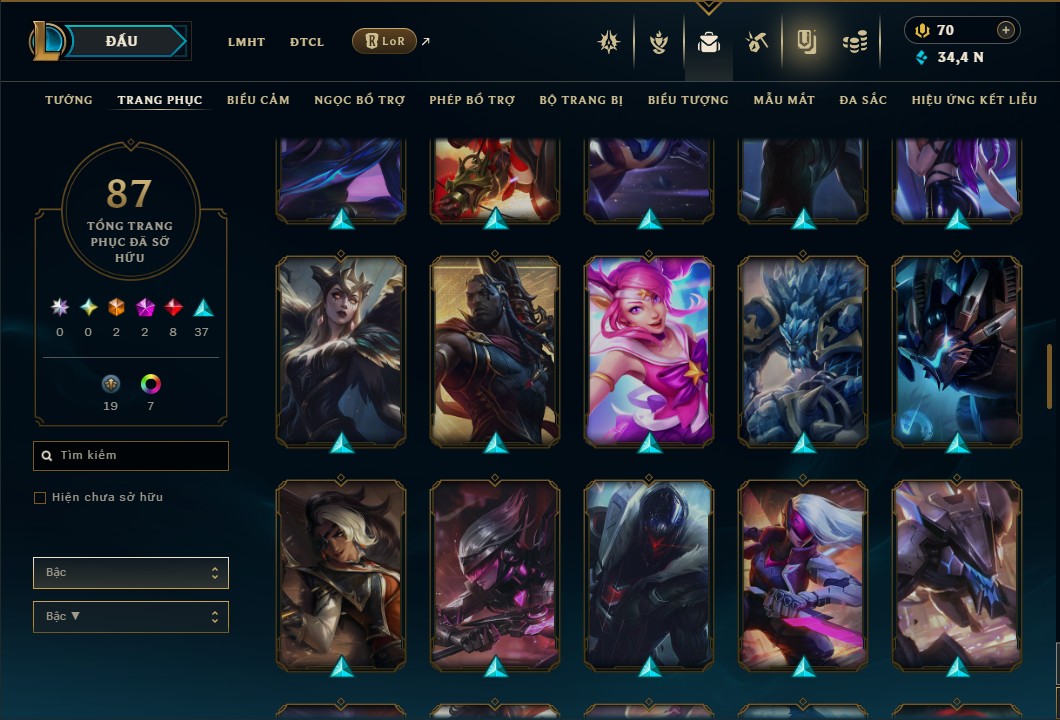Viewport: 1060px width, 720px height.
Task: Open the NGỌC BỔ TRỢ tab
Action: [x=359, y=100]
